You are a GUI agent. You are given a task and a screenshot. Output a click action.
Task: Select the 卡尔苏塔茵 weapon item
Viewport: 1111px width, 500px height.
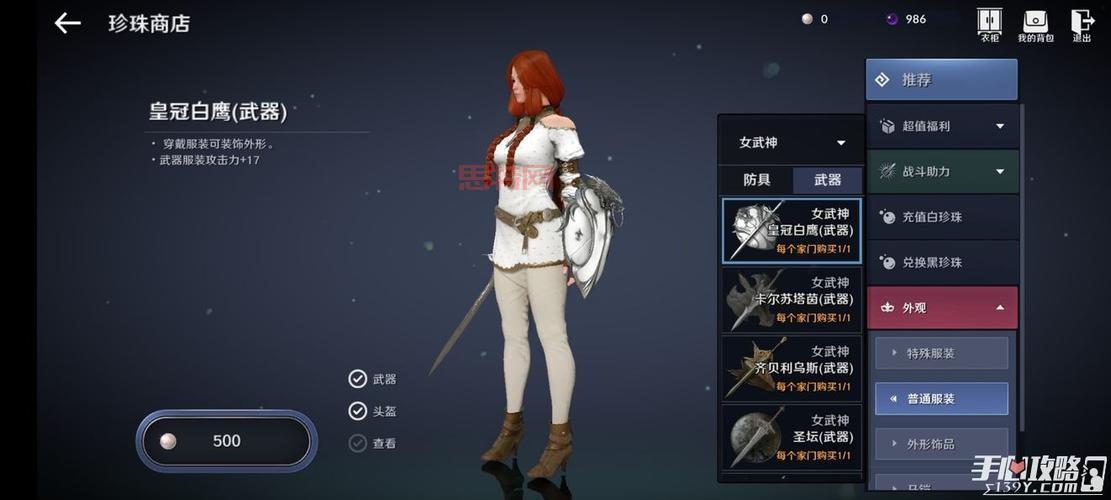click(790, 300)
